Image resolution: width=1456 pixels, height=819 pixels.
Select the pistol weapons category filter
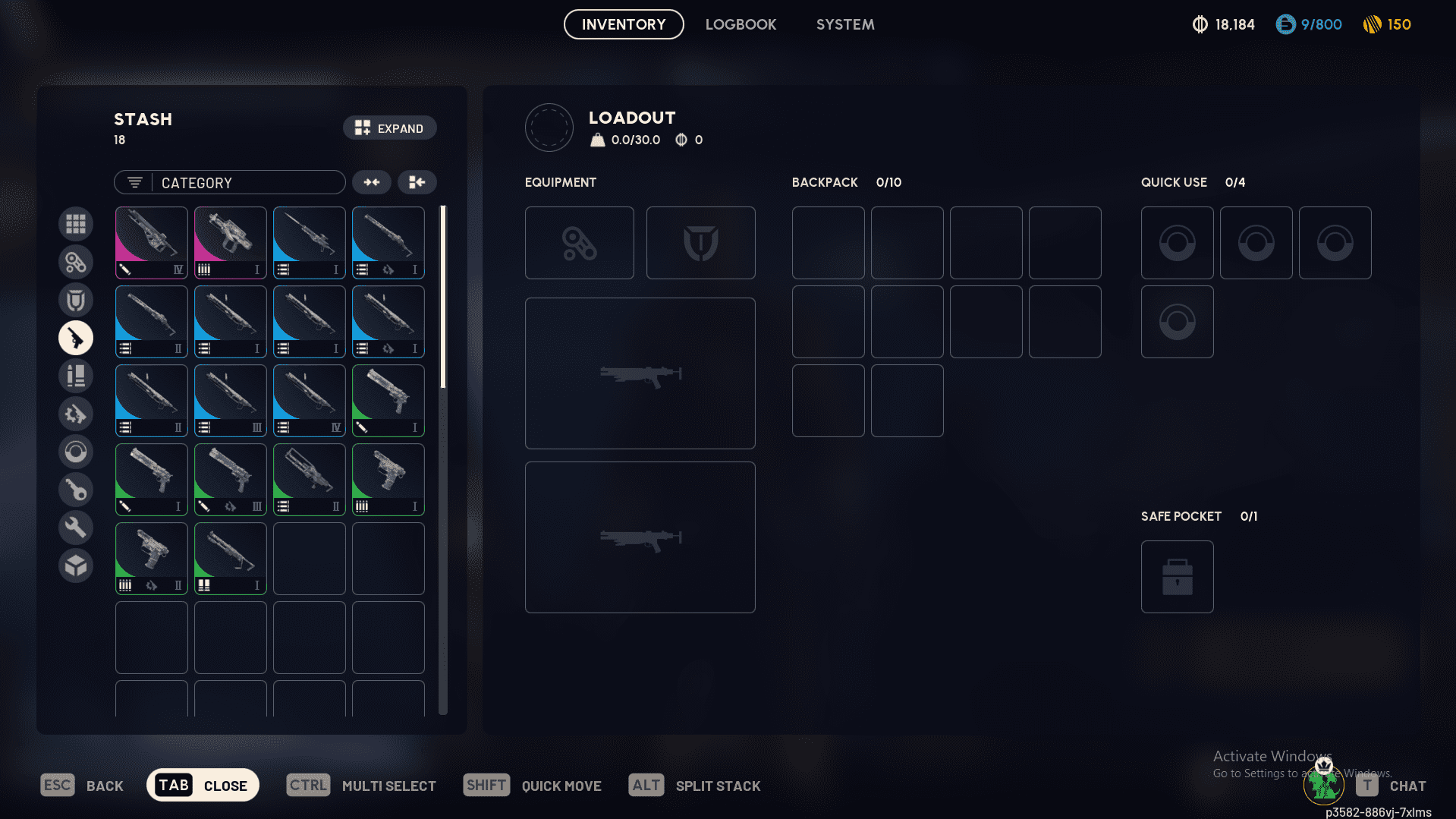pyautogui.click(x=76, y=337)
